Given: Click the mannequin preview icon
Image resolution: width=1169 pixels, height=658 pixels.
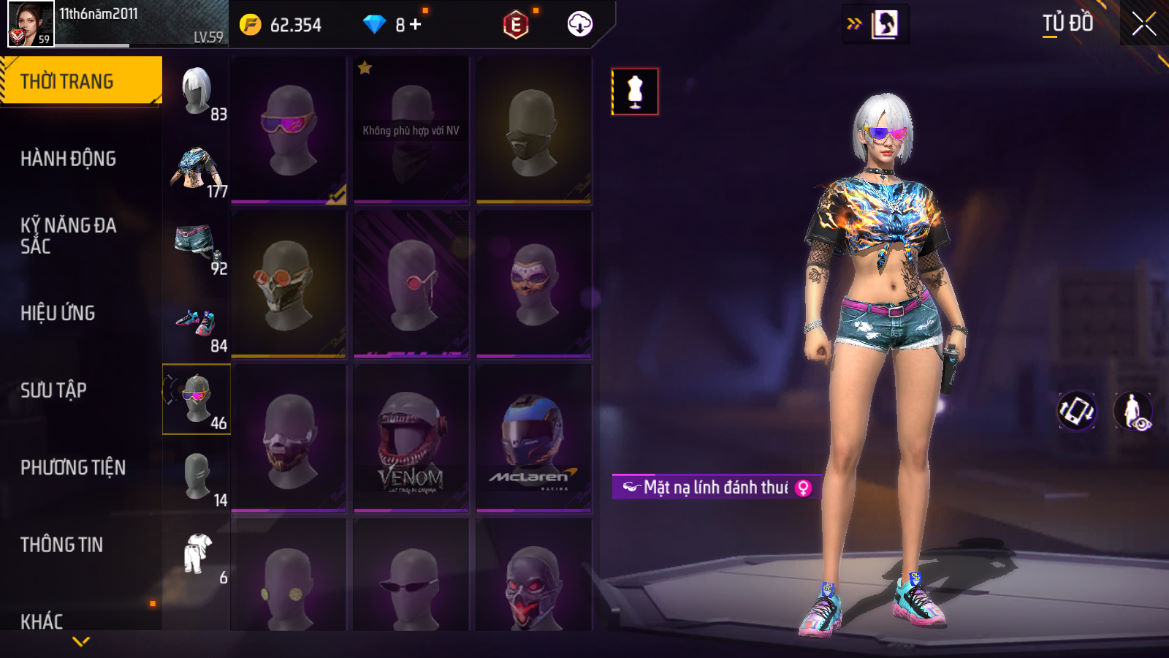Looking at the screenshot, I should click(x=635, y=91).
